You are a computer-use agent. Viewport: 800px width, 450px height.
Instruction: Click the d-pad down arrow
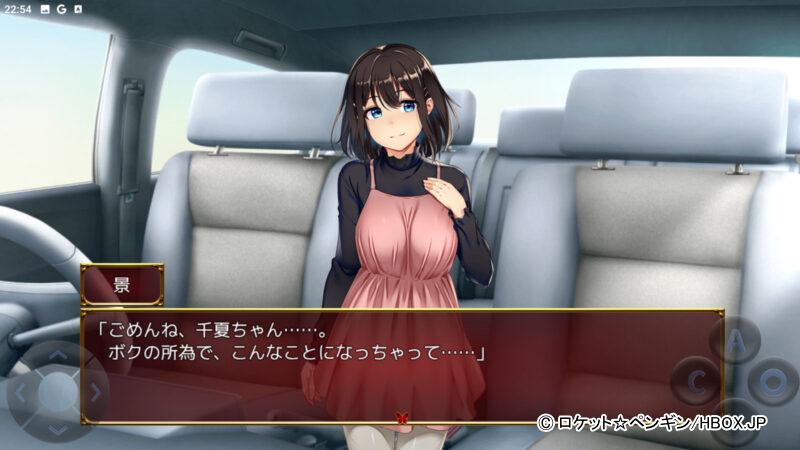tap(57, 428)
